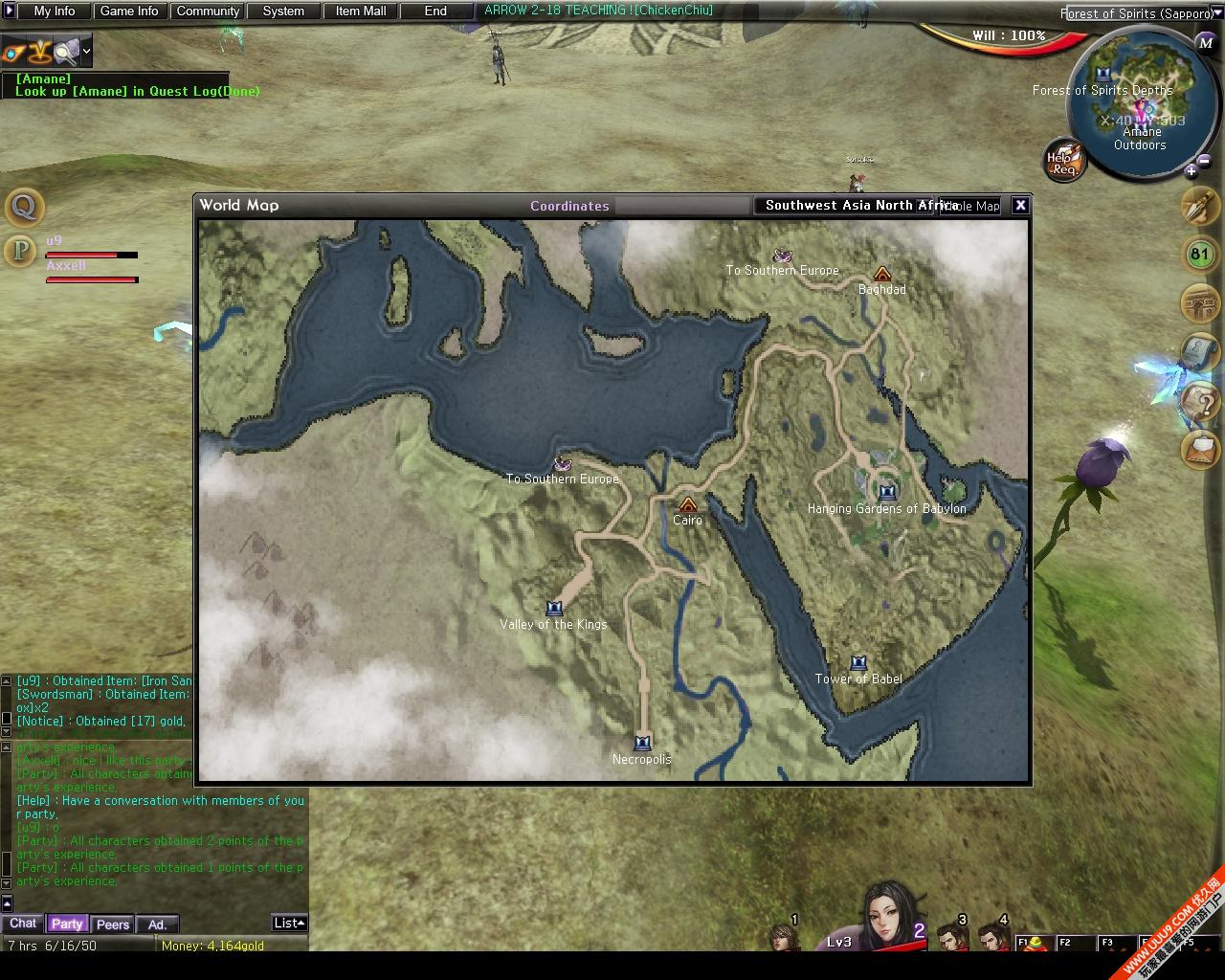Open the round Q quest button
Viewport: 1225px width, 980px height.
[x=24, y=206]
